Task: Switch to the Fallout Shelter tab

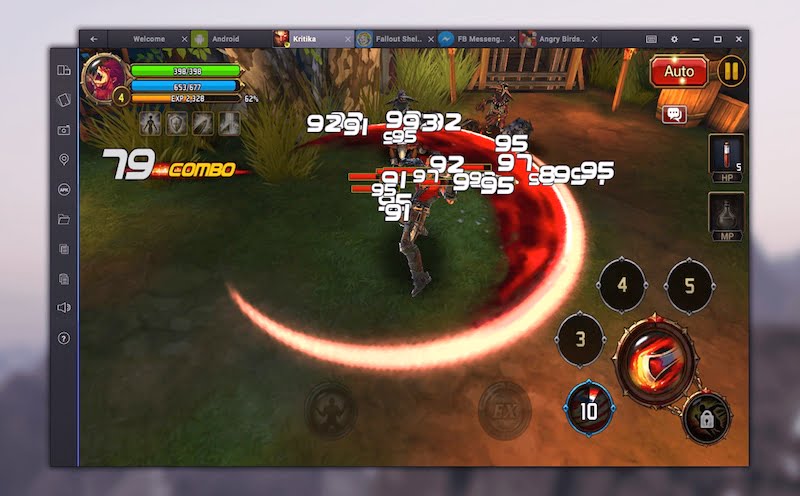Action: (392, 39)
